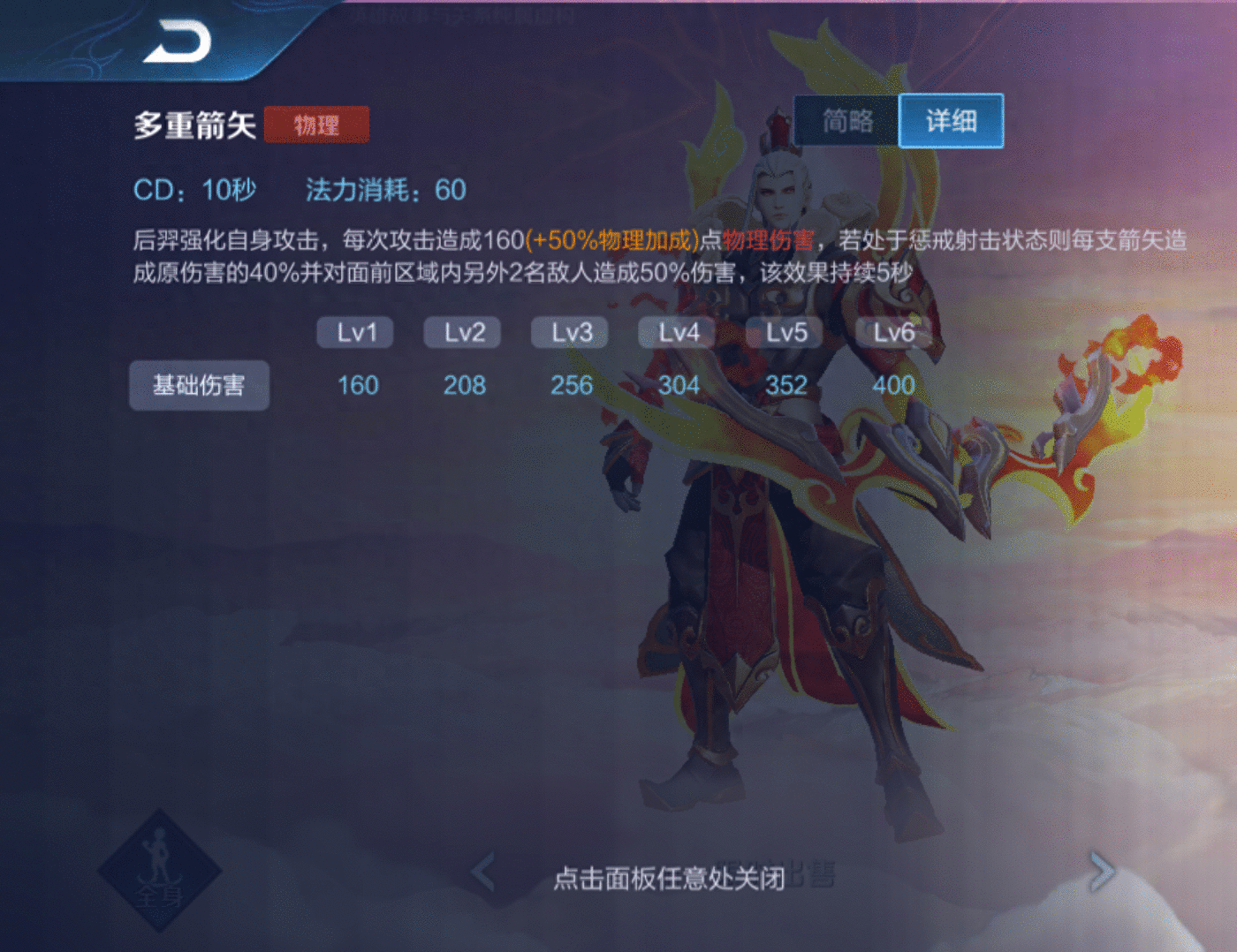Select the Lv4 level button
1237x952 pixels.
pos(677,333)
